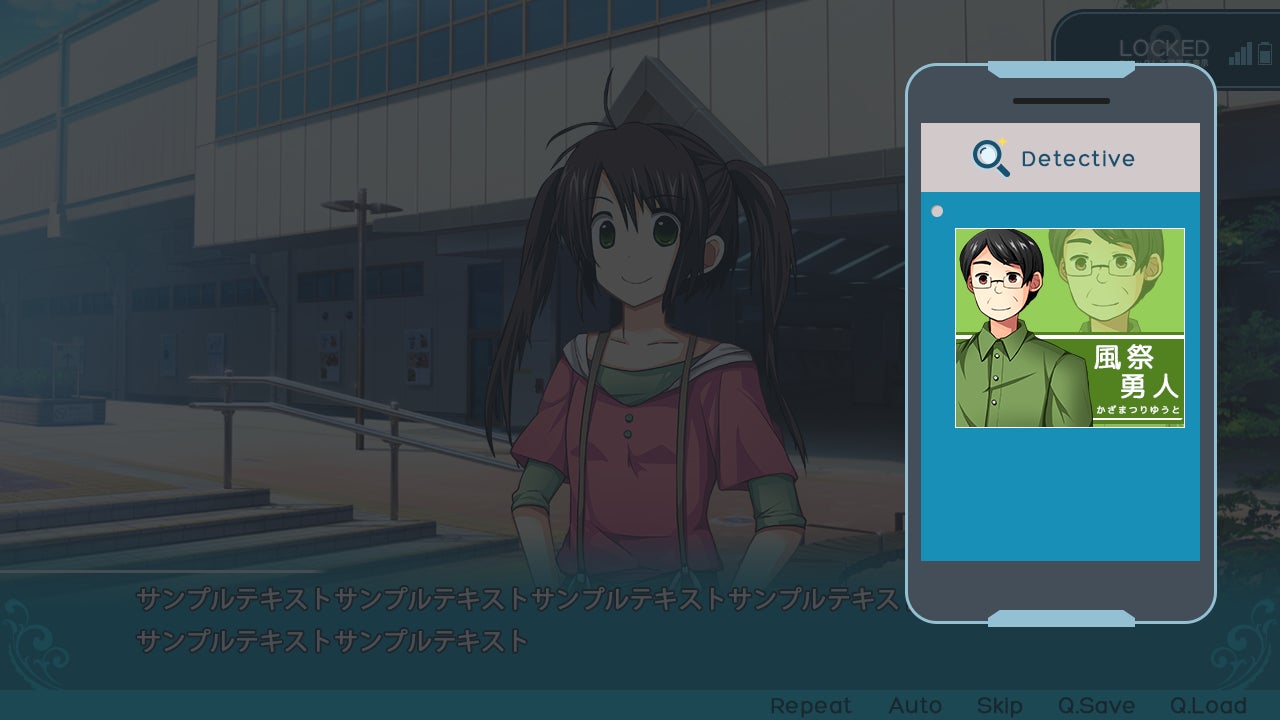Load the quick save with Q.Load
The height and width of the screenshot is (720, 1280).
click(x=1208, y=706)
